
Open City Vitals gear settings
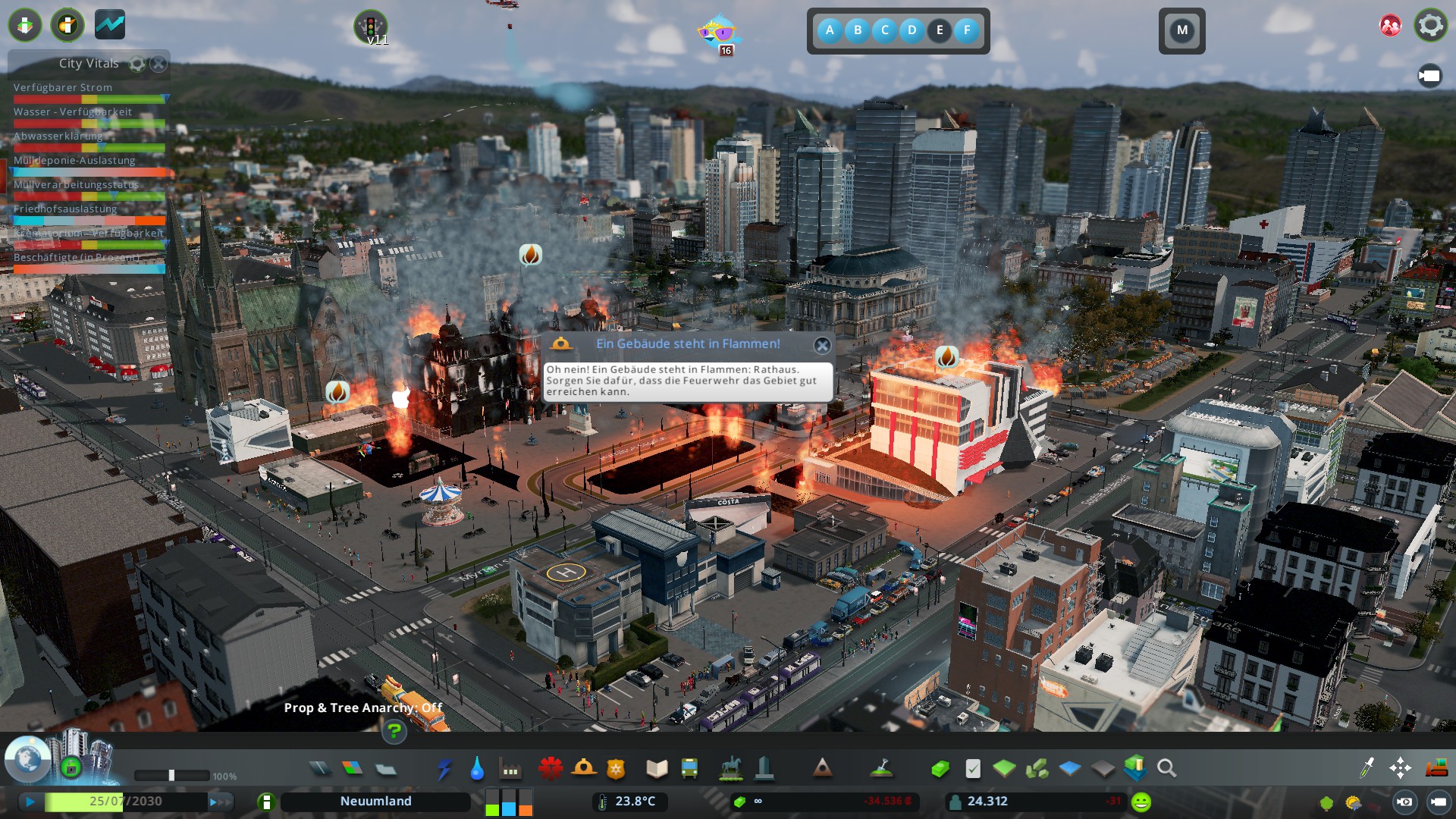137,64
